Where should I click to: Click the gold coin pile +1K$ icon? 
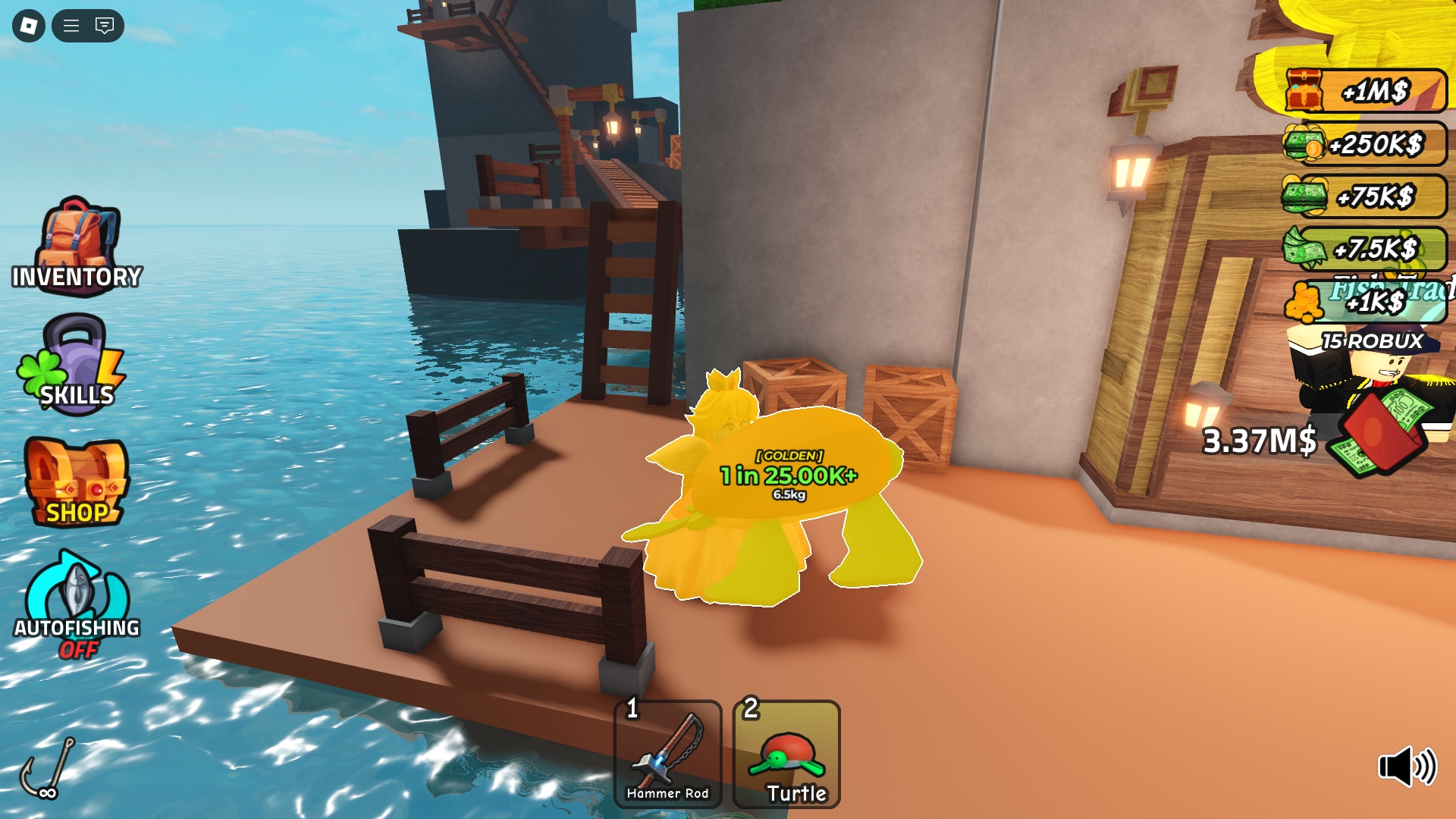pos(1305,303)
